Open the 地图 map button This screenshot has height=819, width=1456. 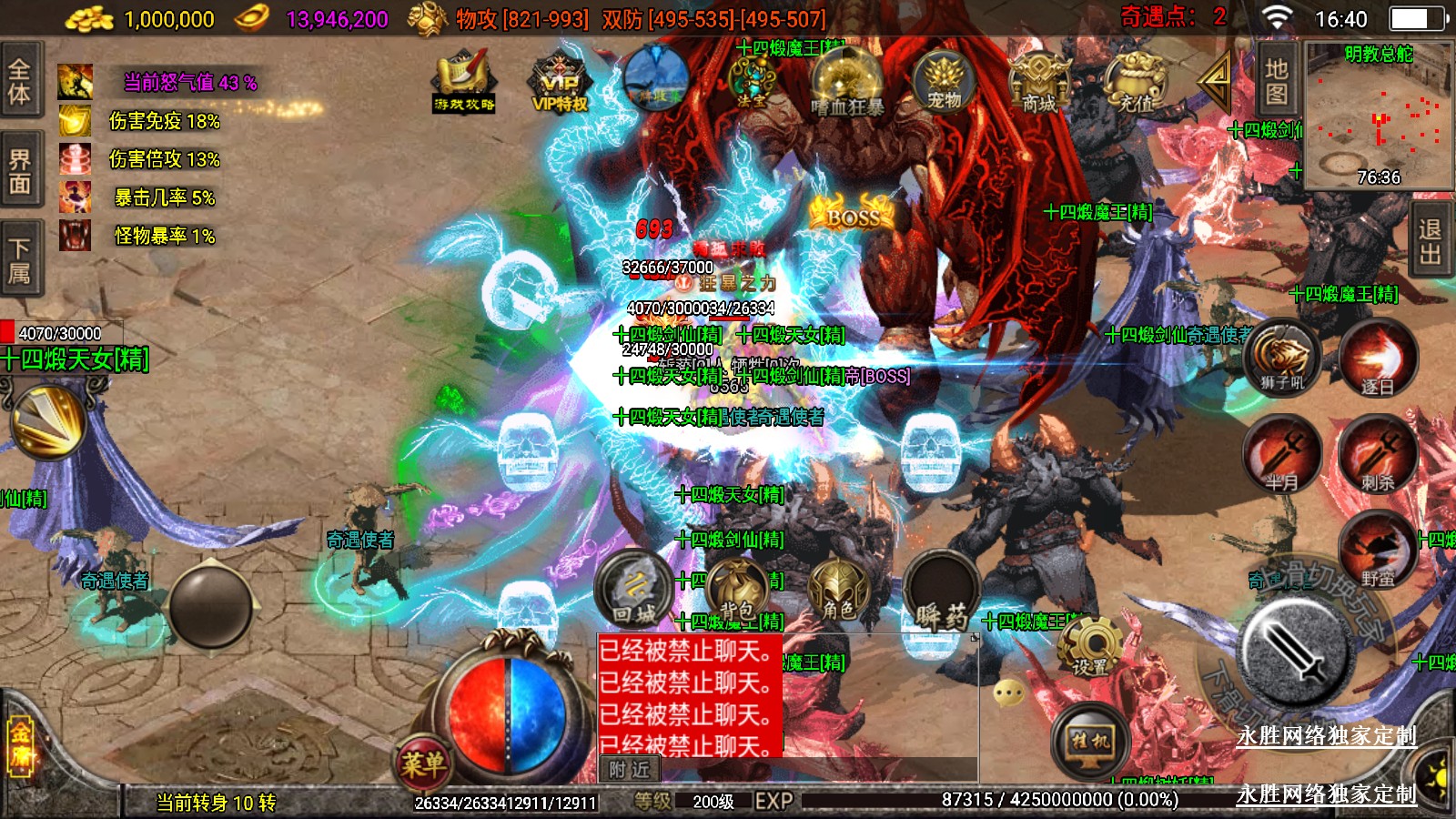pyautogui.click(x=1276, y=81)
